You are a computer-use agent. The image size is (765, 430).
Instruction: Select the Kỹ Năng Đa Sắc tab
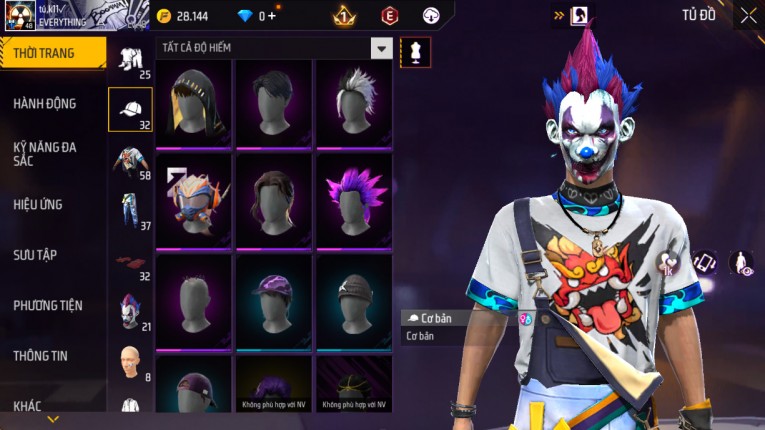[45, 153]
